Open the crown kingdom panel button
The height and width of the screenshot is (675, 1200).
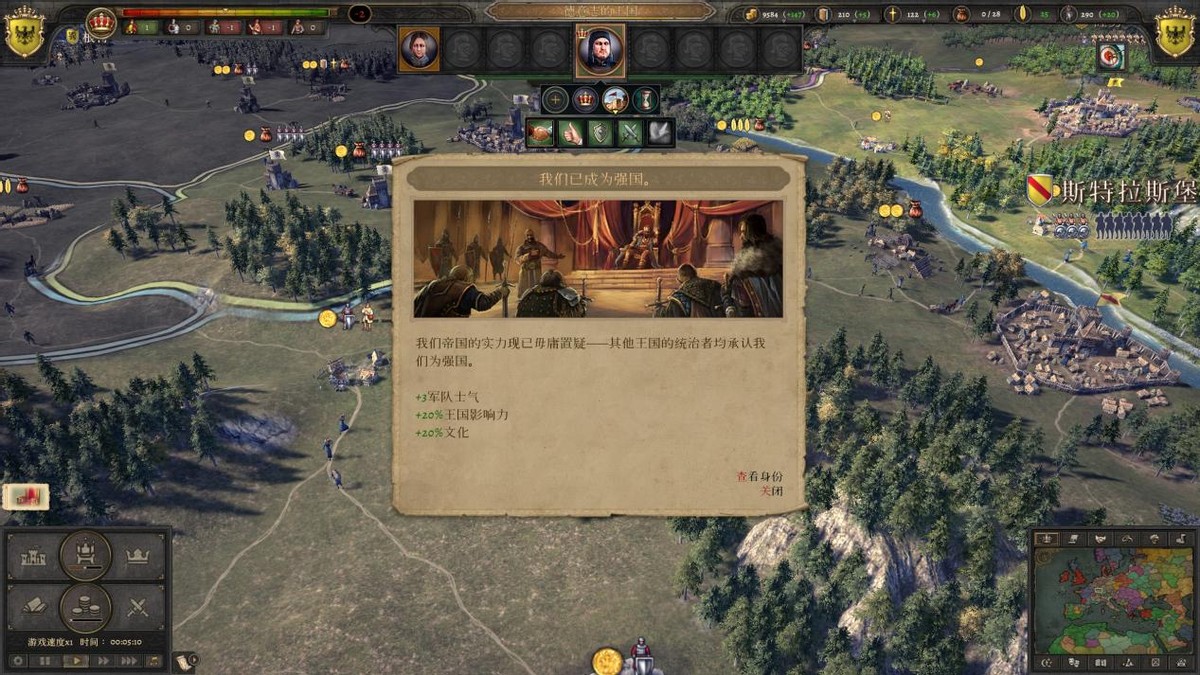click(137, 556)
